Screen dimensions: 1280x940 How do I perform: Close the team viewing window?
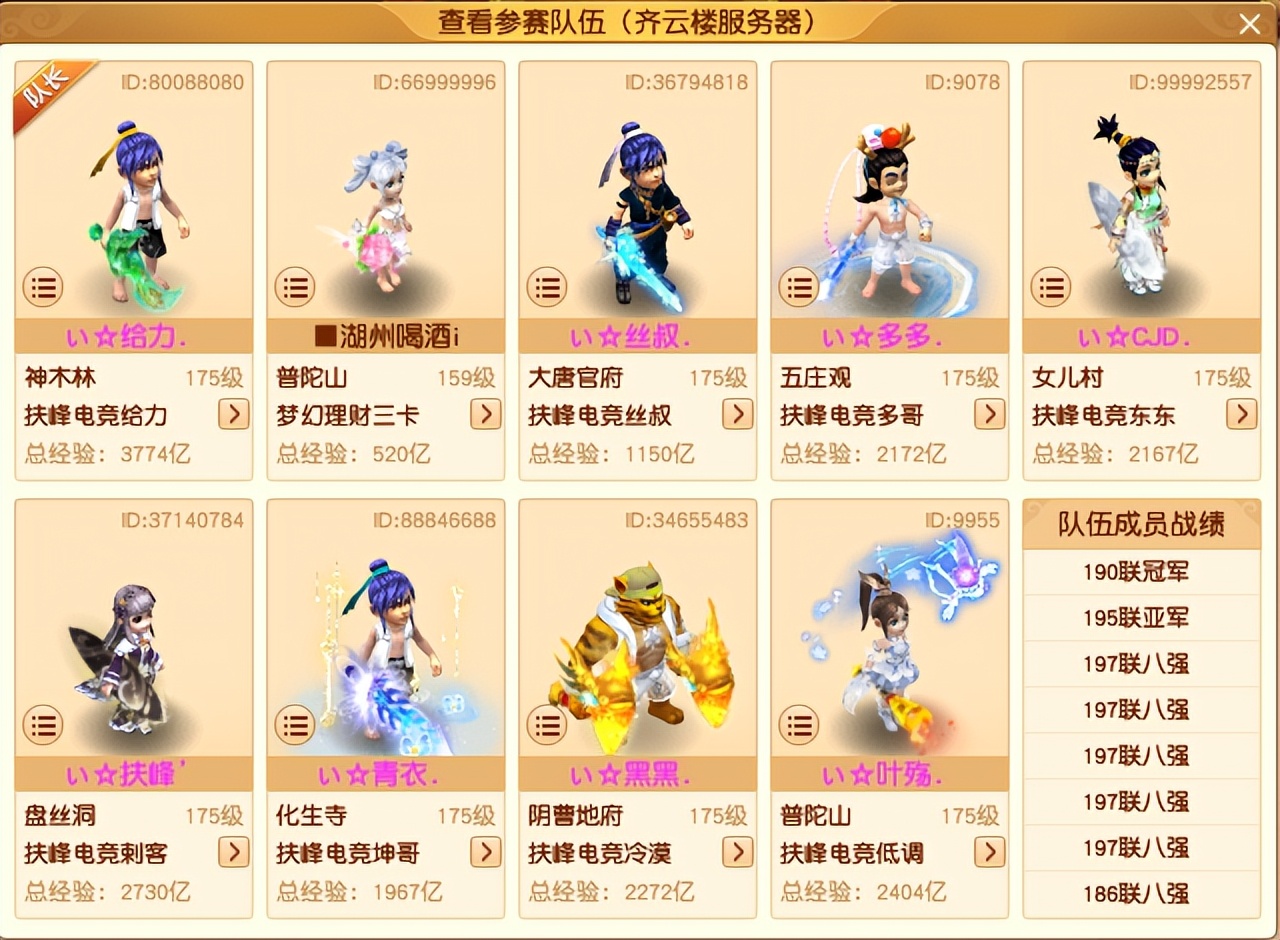pos(1249,23)
